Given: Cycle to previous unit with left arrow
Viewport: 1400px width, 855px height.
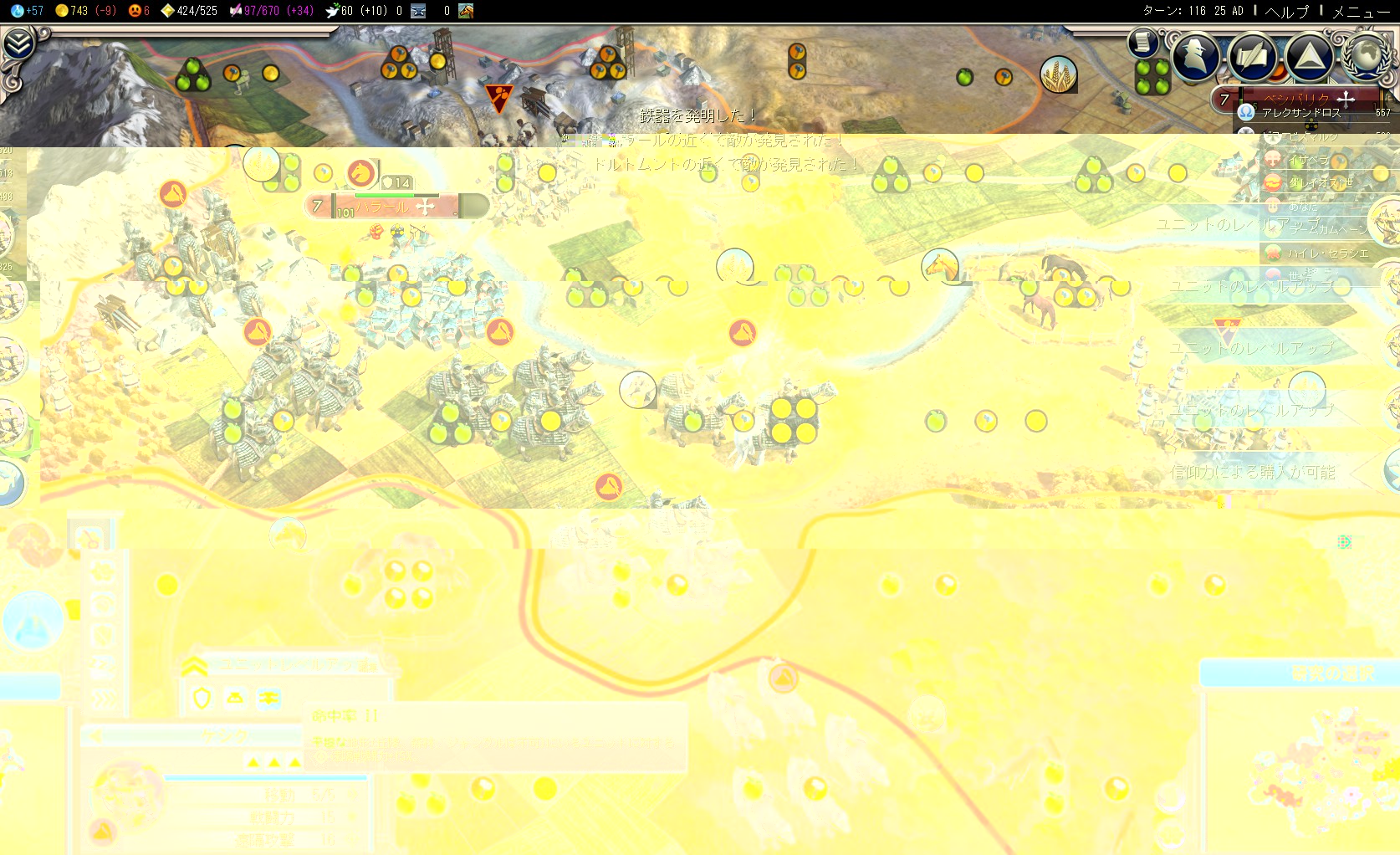Looking at the screenshot, I should pos(95,736).
